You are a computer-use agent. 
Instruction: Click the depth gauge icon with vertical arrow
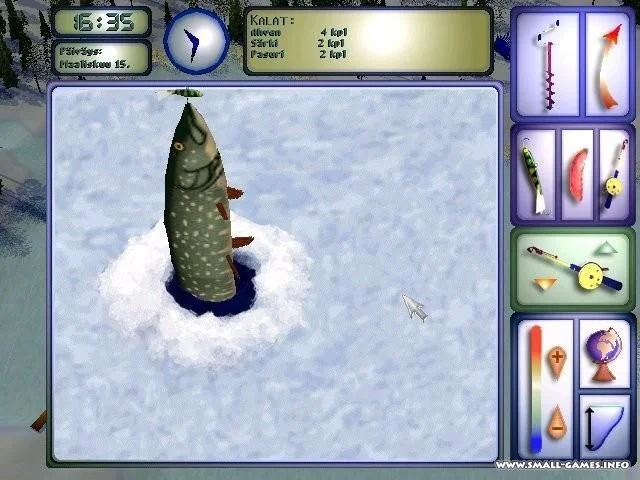pos(604,426)
